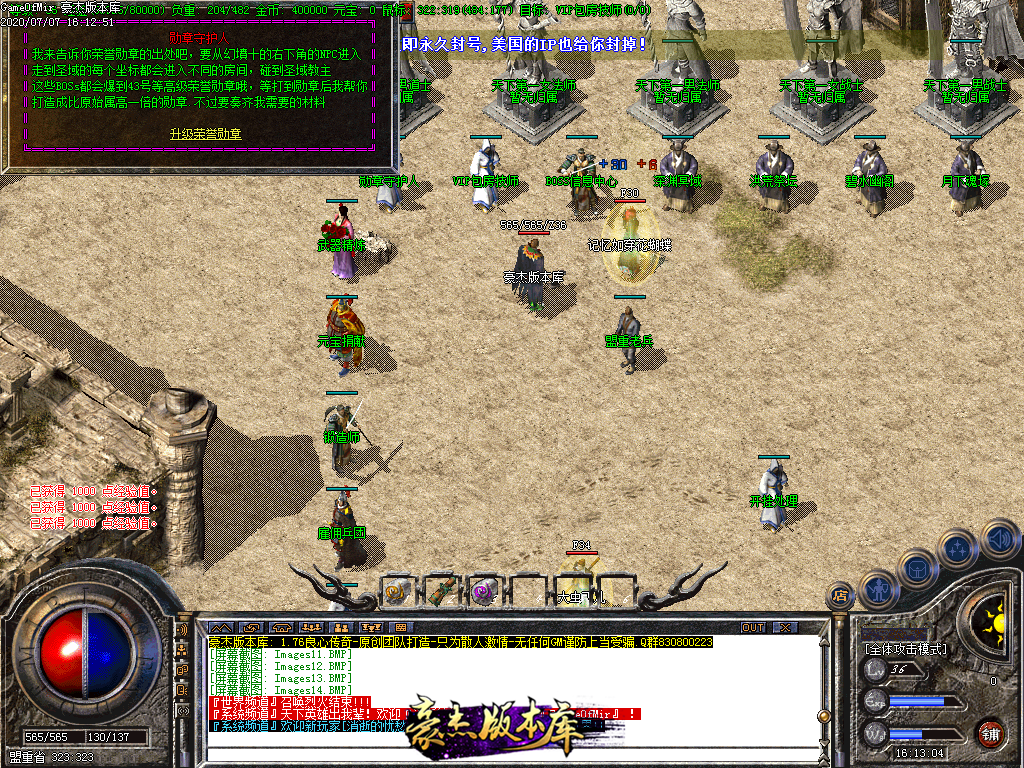Select the purple swirl item in the belt
This screenshot has height=768, width=1024.
pos(485,591)
